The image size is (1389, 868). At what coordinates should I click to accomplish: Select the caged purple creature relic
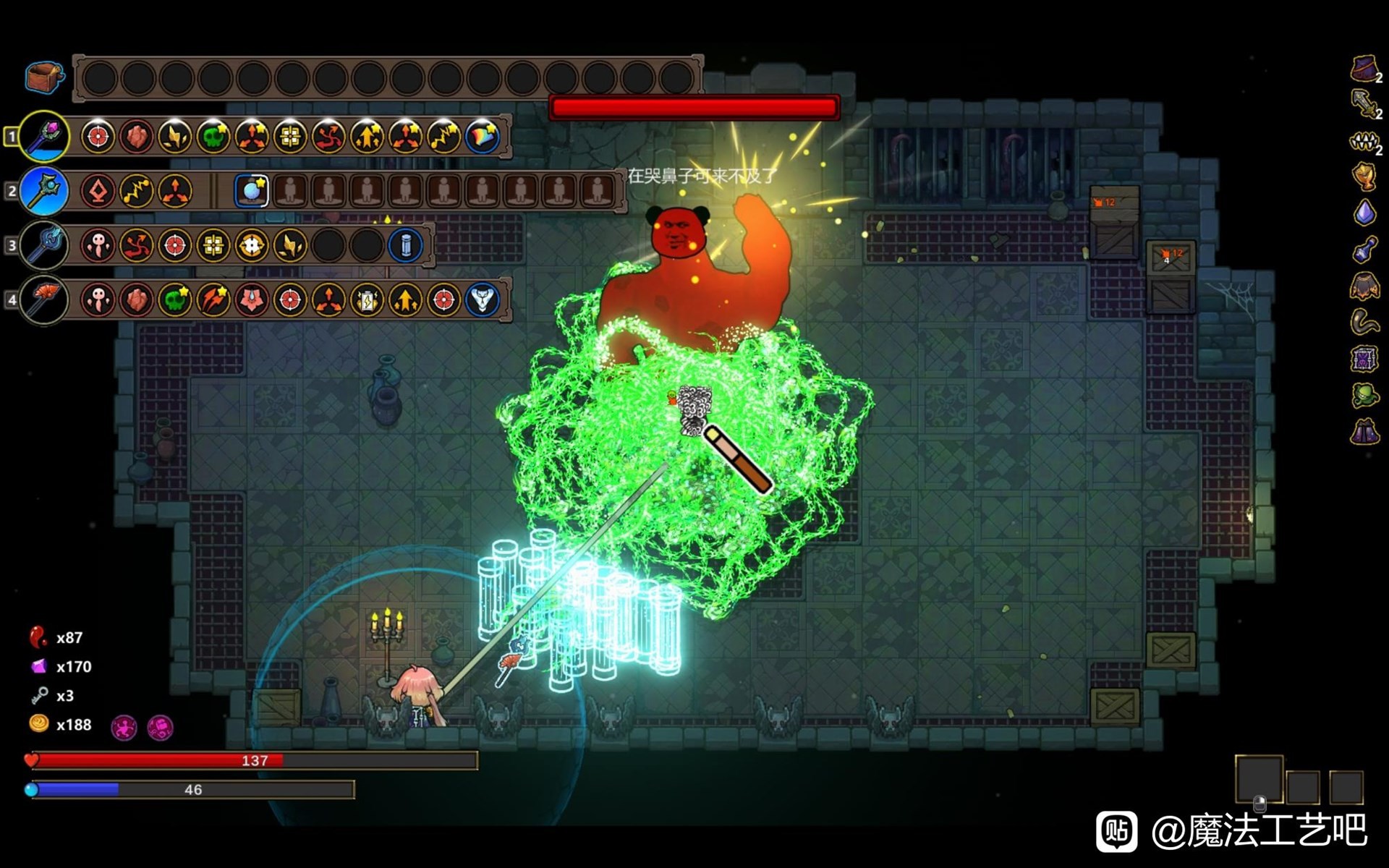point(1364,359)
